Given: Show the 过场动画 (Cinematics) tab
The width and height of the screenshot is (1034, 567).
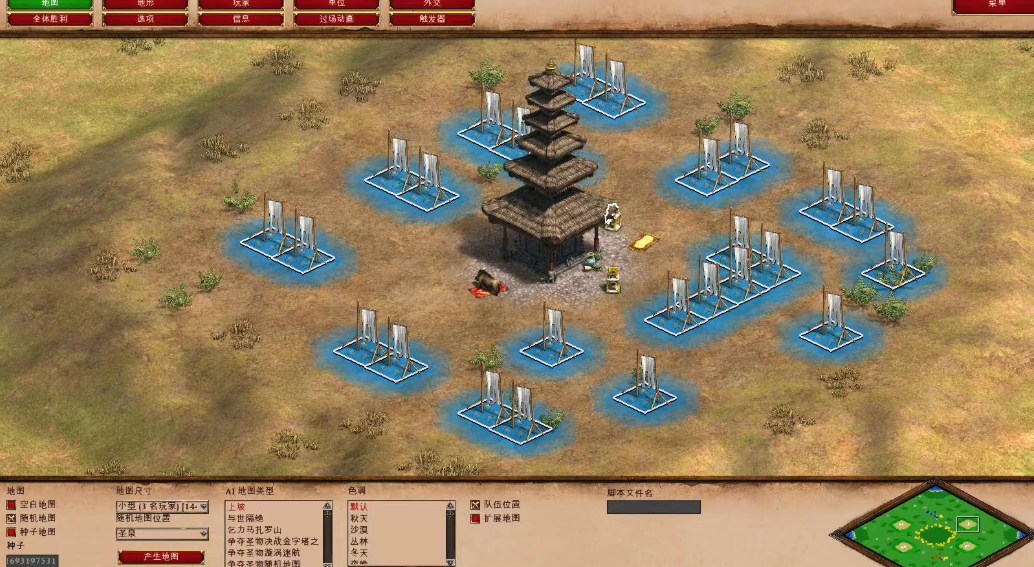Looking at the screenshot, I should pyautogui.click(x=336, y=19).
